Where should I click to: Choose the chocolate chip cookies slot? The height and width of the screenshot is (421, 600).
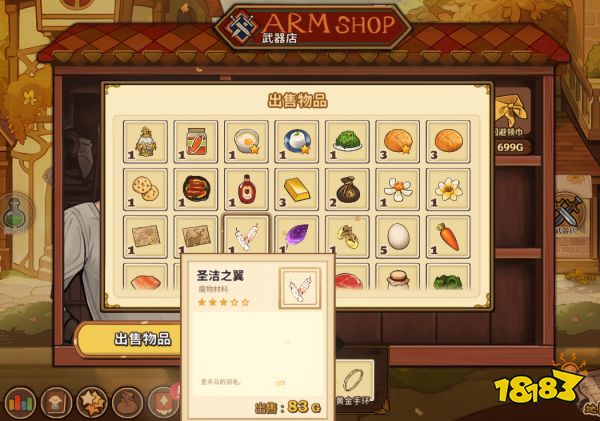coord(145,189)
